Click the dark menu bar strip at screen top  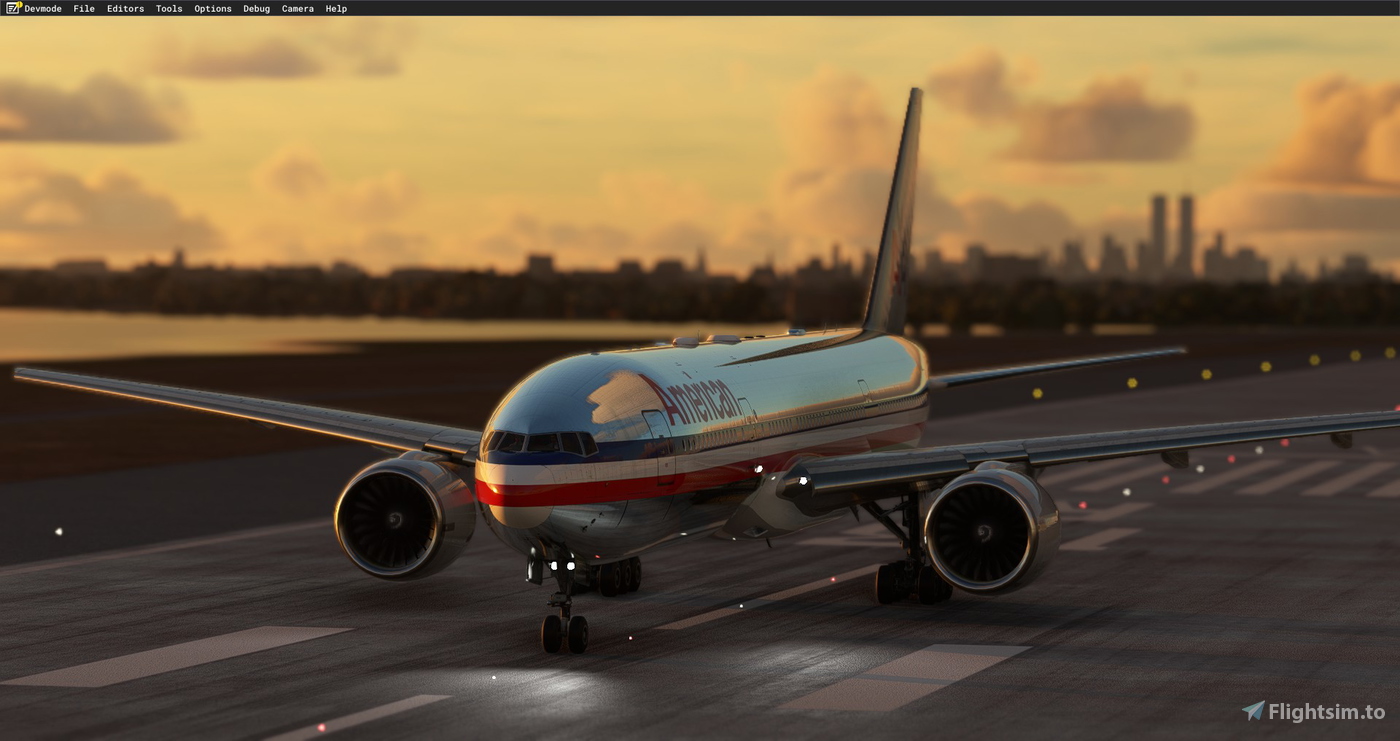pyautogui.click(x=700, y=8)
